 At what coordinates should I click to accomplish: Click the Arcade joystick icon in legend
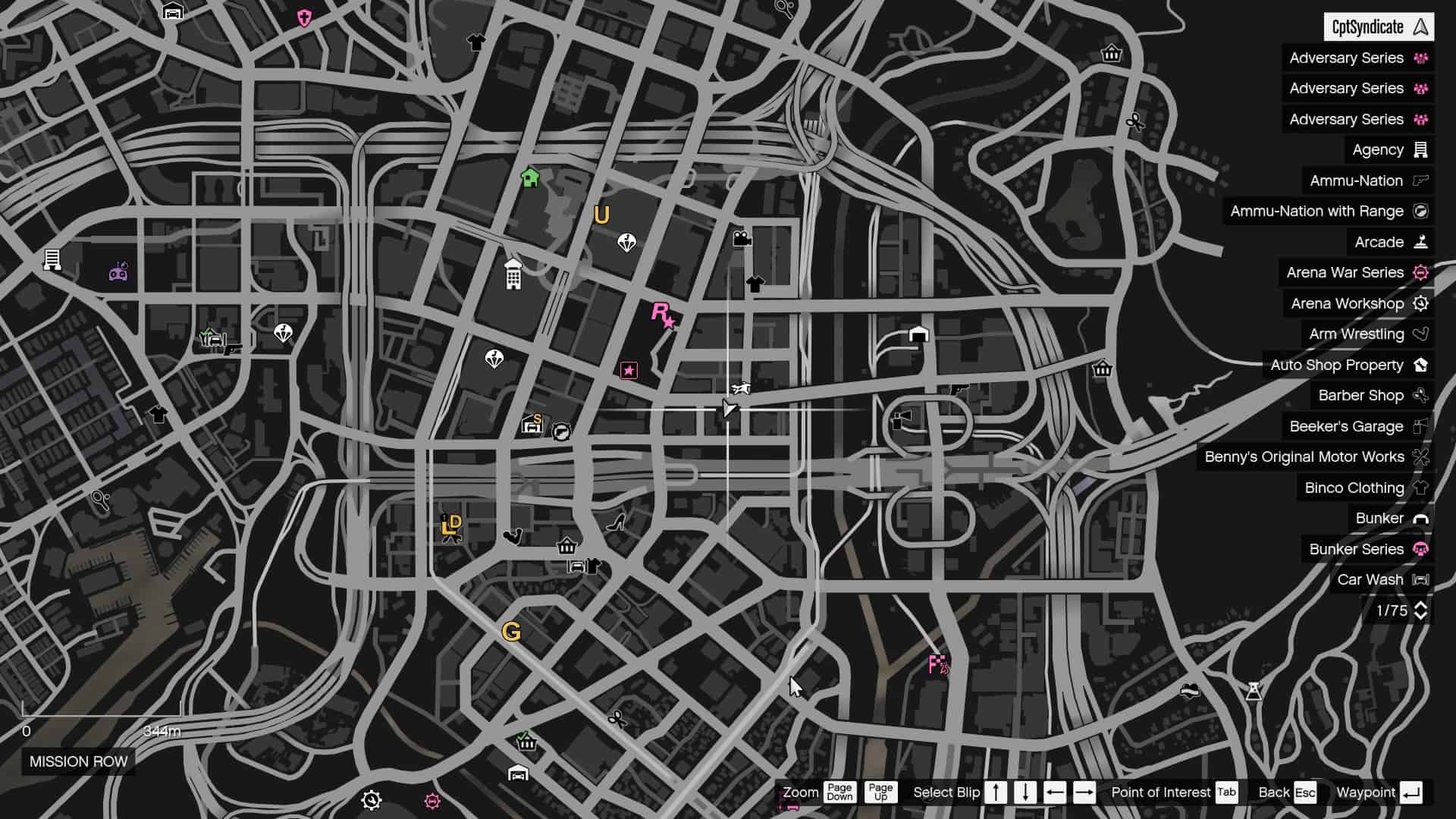click(1421, 242)
